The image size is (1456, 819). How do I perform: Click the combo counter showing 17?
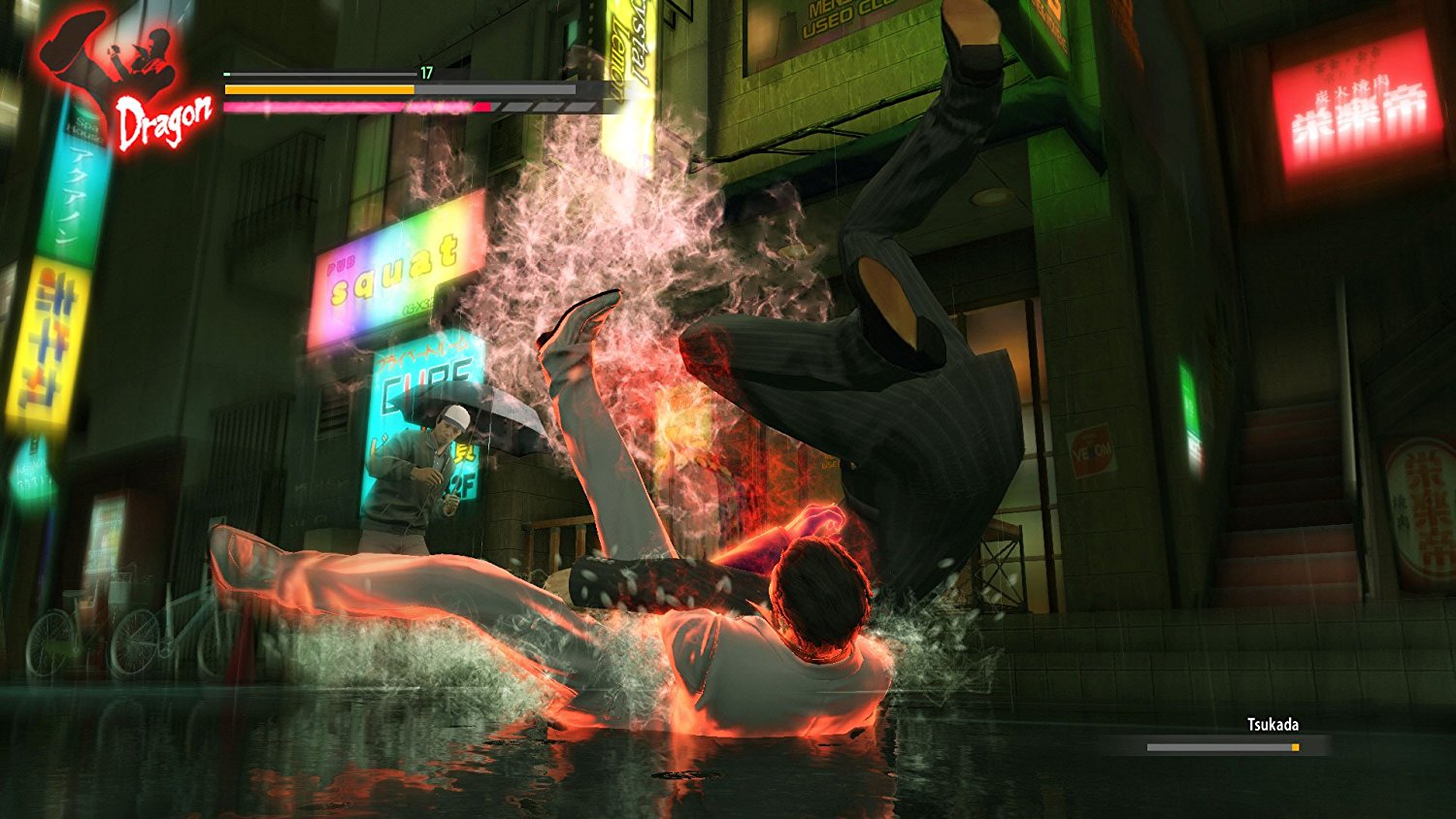425,72
